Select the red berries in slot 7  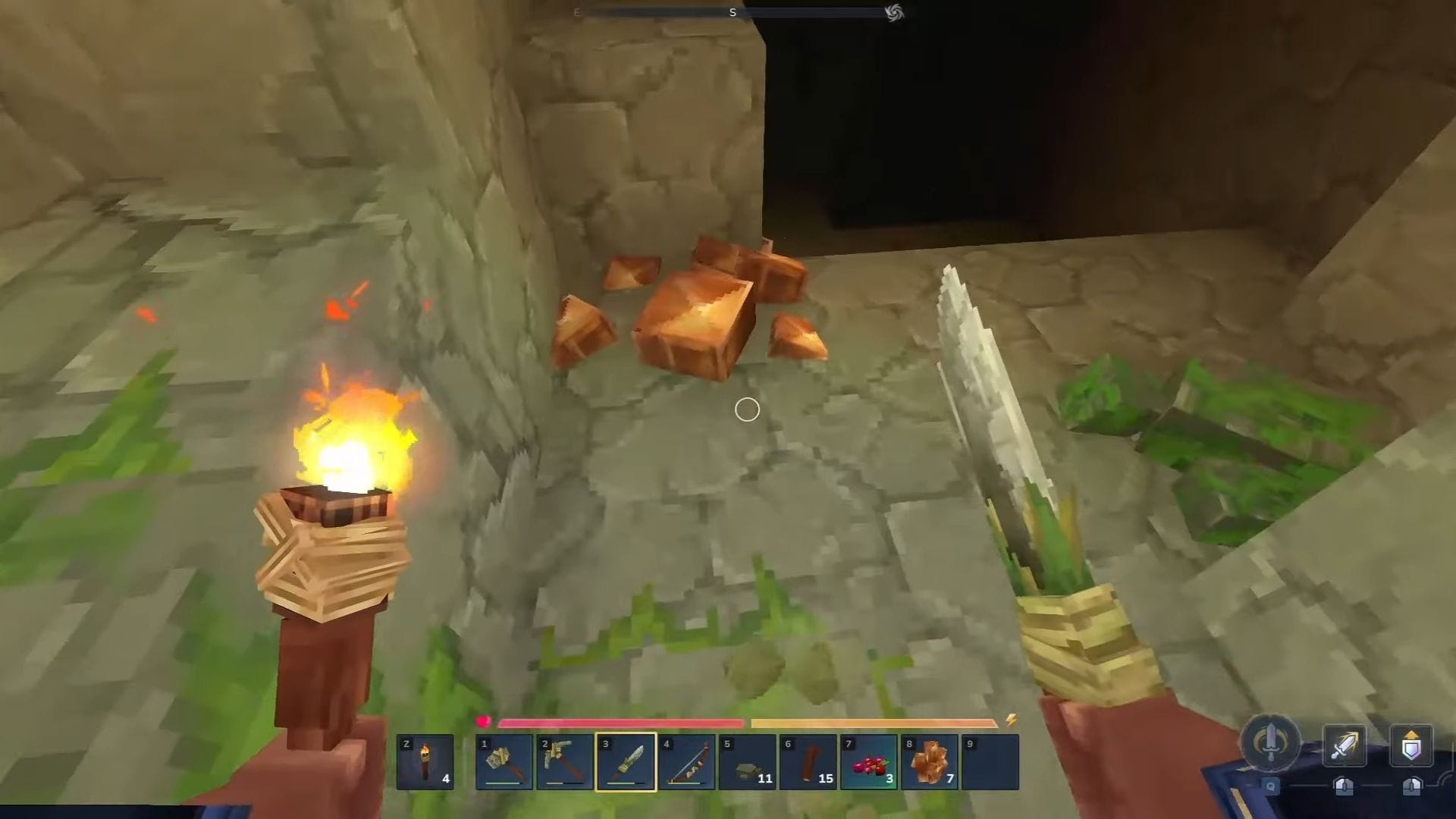click(871, 761)
